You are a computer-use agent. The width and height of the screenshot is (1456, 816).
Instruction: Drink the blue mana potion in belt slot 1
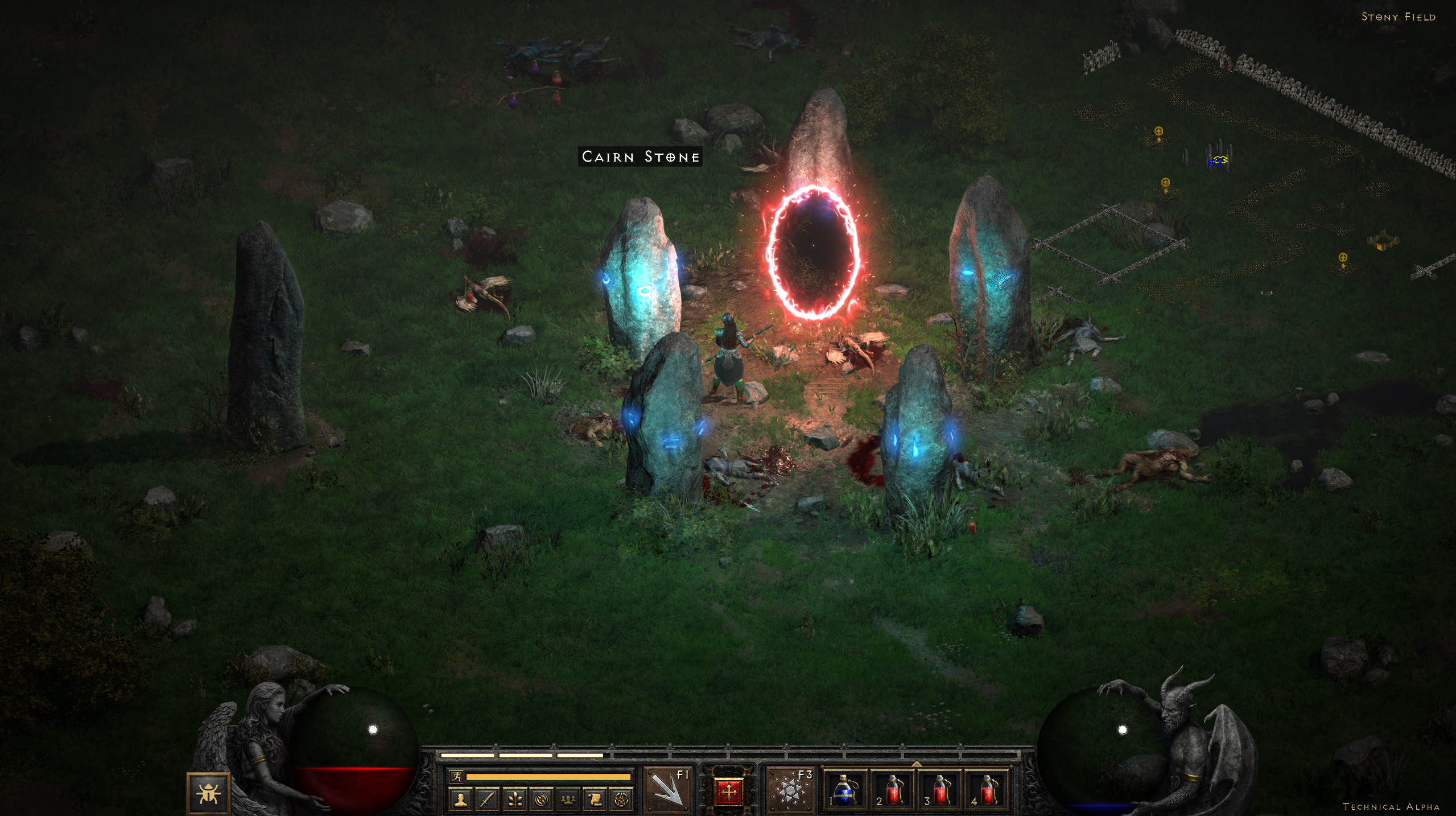845,790
